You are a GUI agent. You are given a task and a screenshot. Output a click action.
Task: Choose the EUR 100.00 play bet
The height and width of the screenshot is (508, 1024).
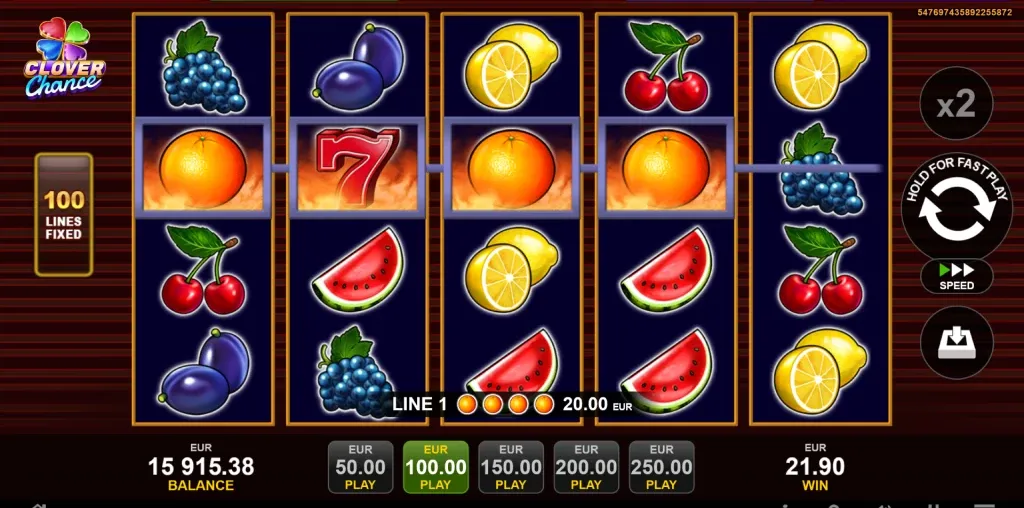435,467
